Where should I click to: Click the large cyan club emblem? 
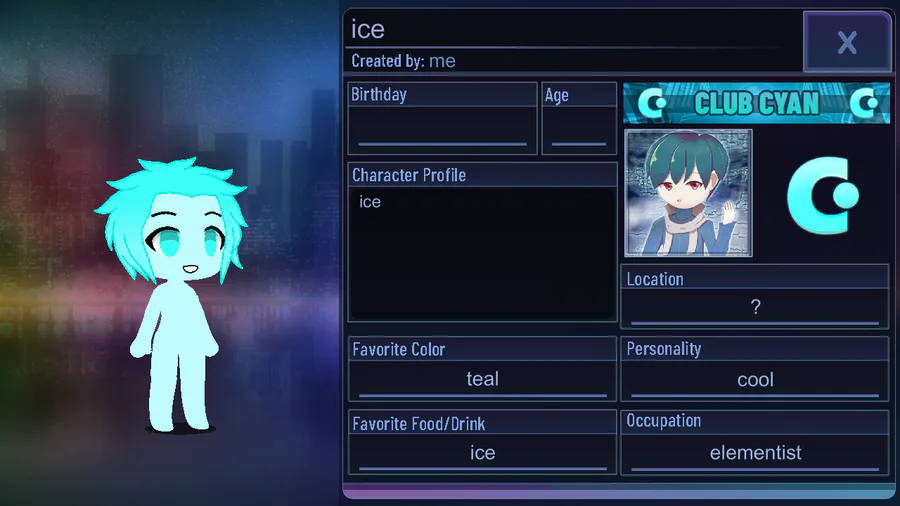pyautogui.click(x=822, y=193)
